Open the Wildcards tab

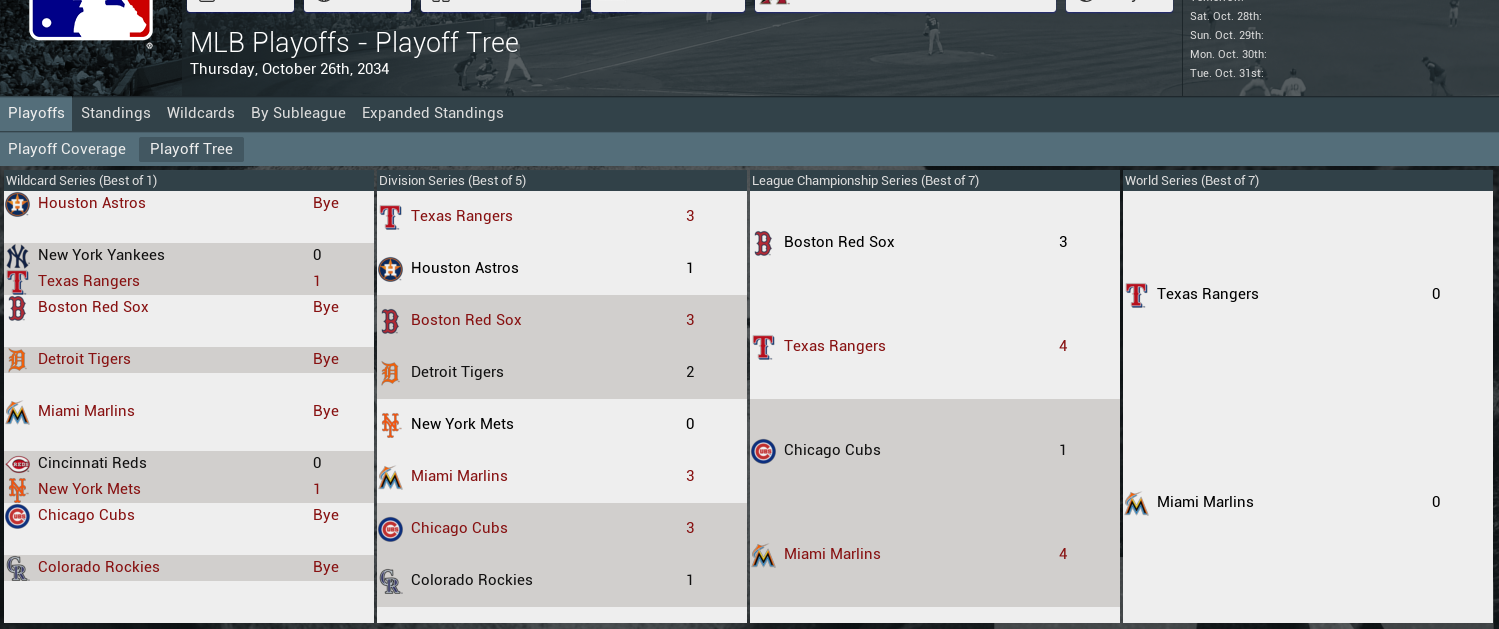pyautogui.click(x=200, y=113)
